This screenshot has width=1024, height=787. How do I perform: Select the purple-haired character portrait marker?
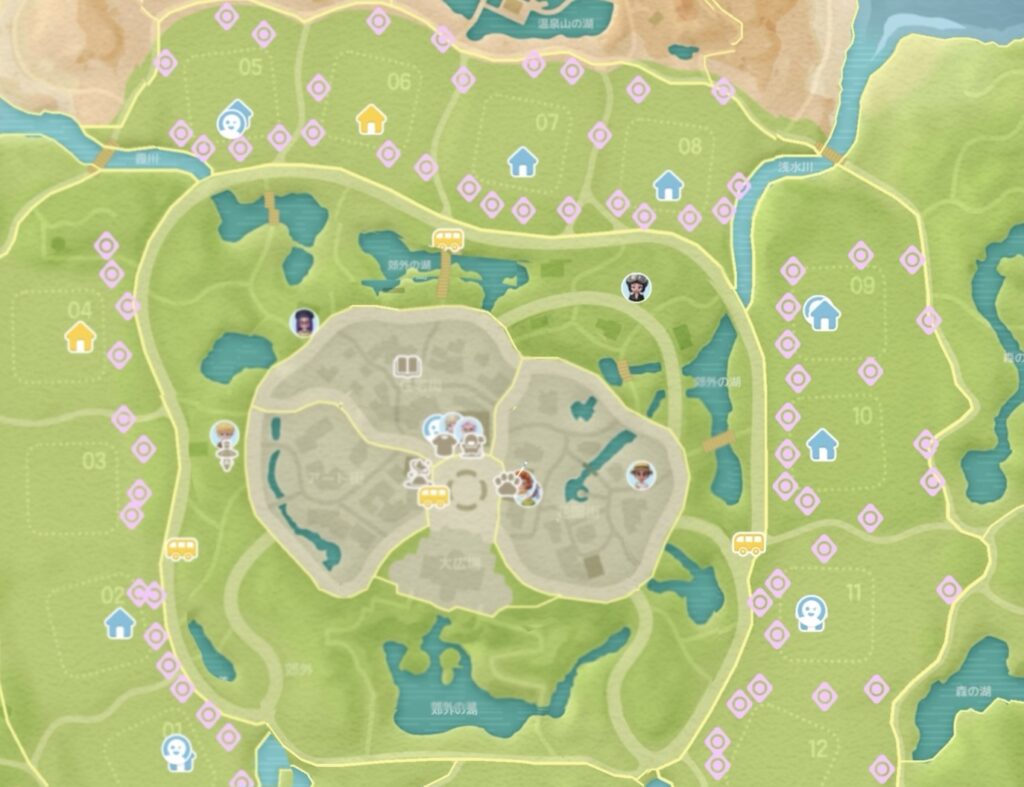click(x=304, y=322)
